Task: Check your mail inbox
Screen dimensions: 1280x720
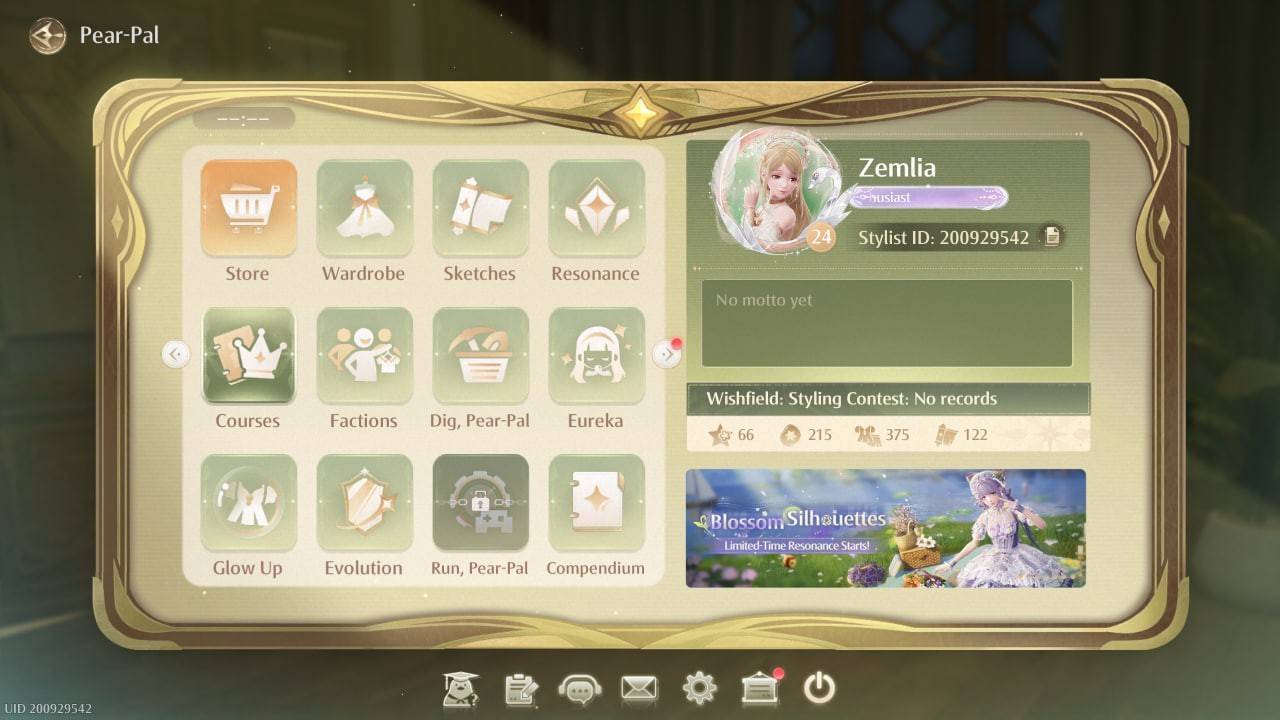Action: (639, 688)
